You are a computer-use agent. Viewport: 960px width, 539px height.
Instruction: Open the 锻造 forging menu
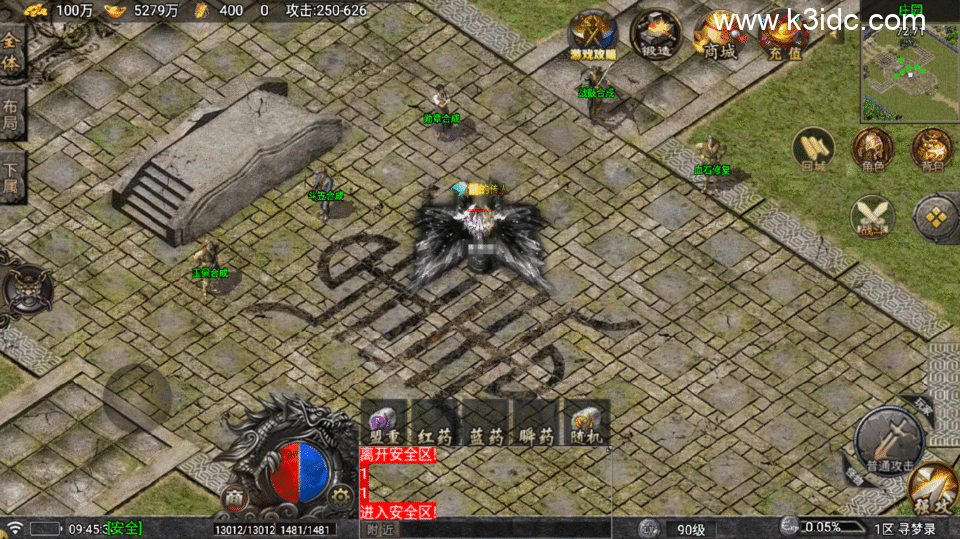(656, 35)
